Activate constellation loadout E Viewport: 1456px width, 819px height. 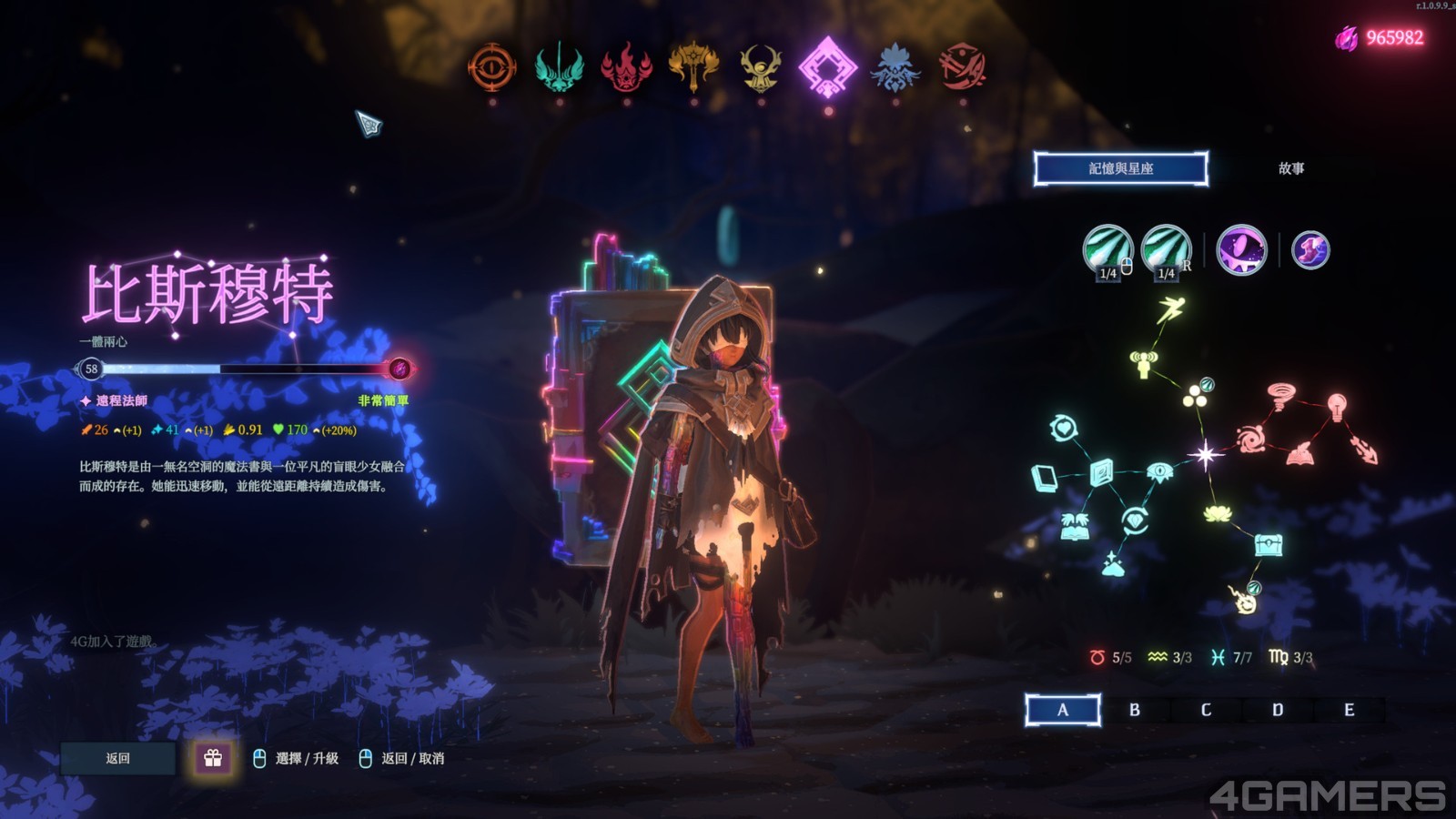(x=1349, y=710)
